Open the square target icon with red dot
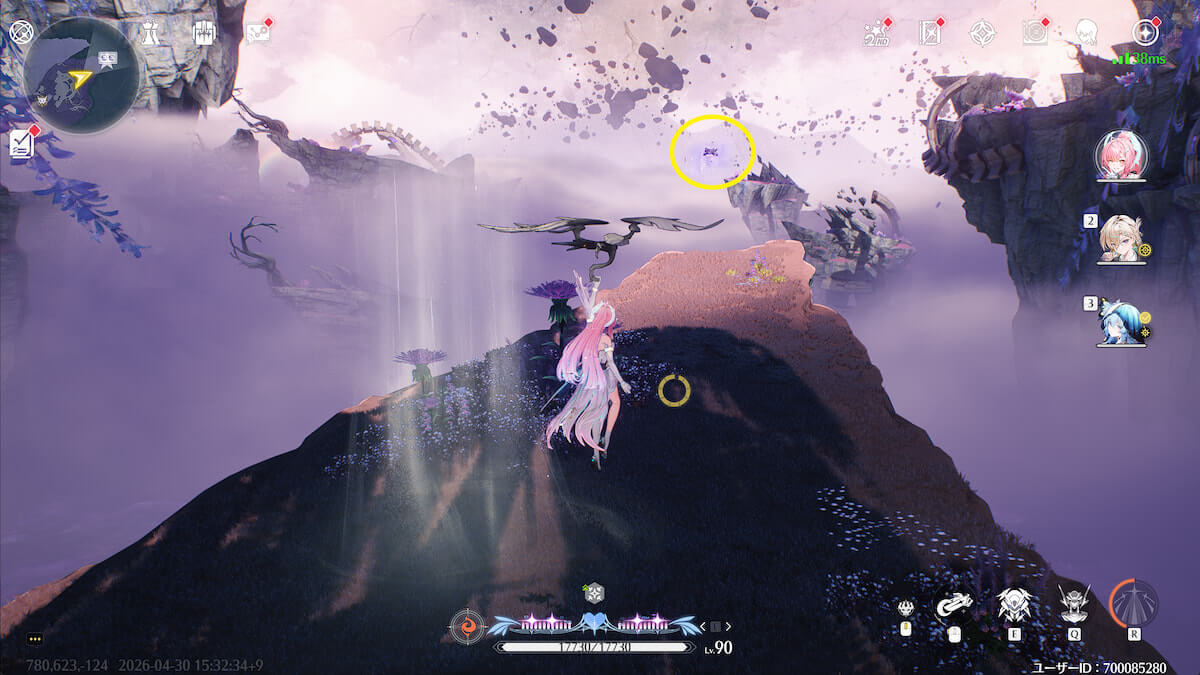This screenshot has width=1200, height=675. [1034, 33]
